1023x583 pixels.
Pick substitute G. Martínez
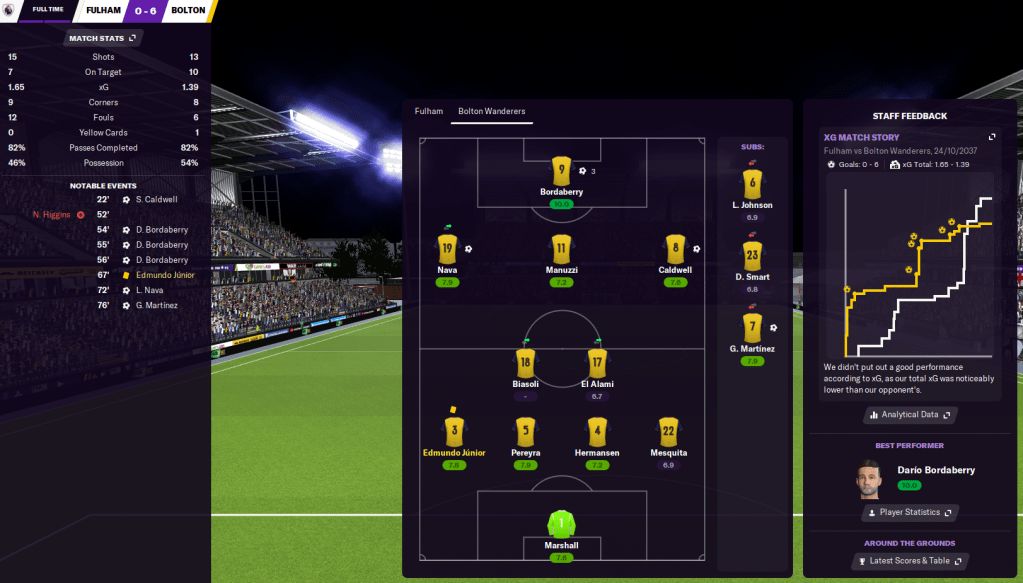tap(752, 327)
